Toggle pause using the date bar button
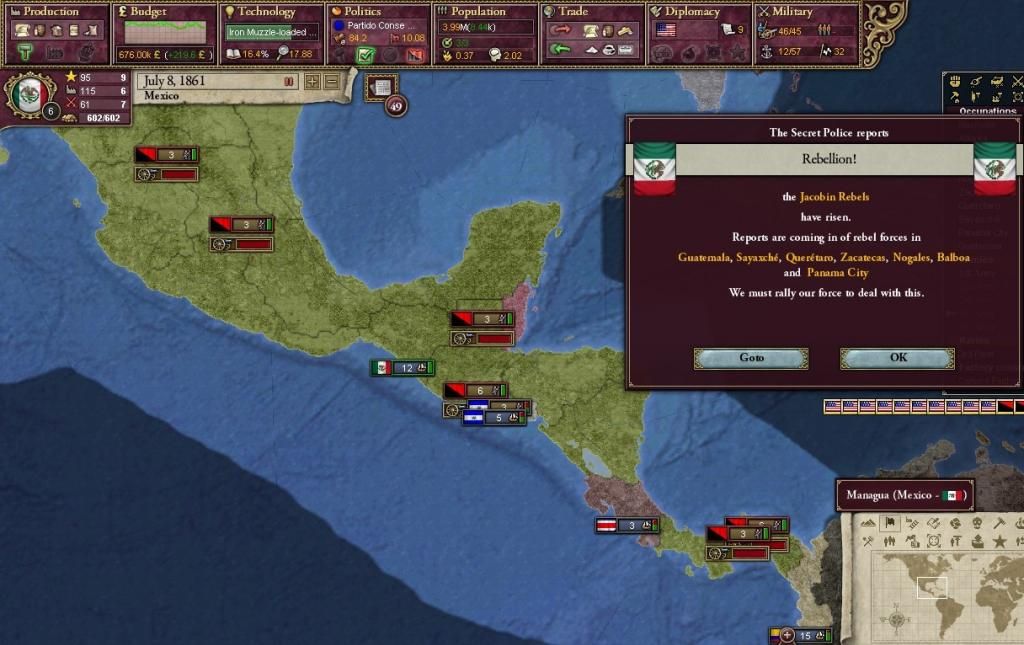Viewport: 1024px width, 645px height. click(289, 81)
